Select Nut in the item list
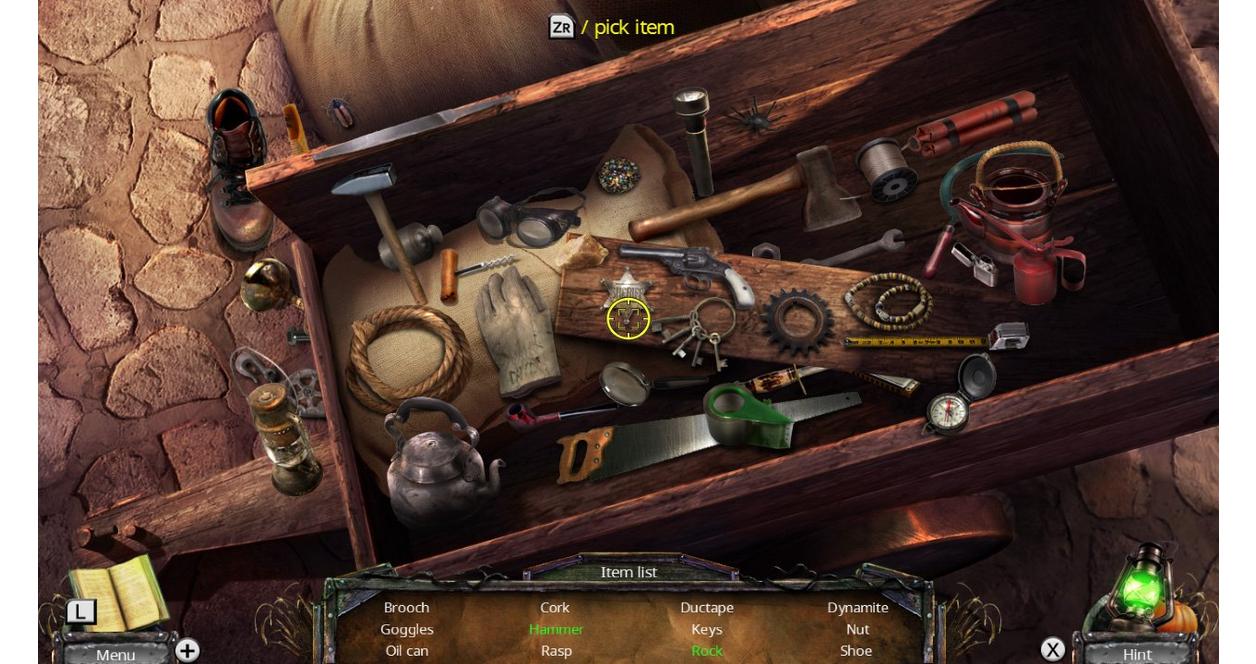Image resolution: width=1256 pixels, height=664 pixels. click(857, 629)
